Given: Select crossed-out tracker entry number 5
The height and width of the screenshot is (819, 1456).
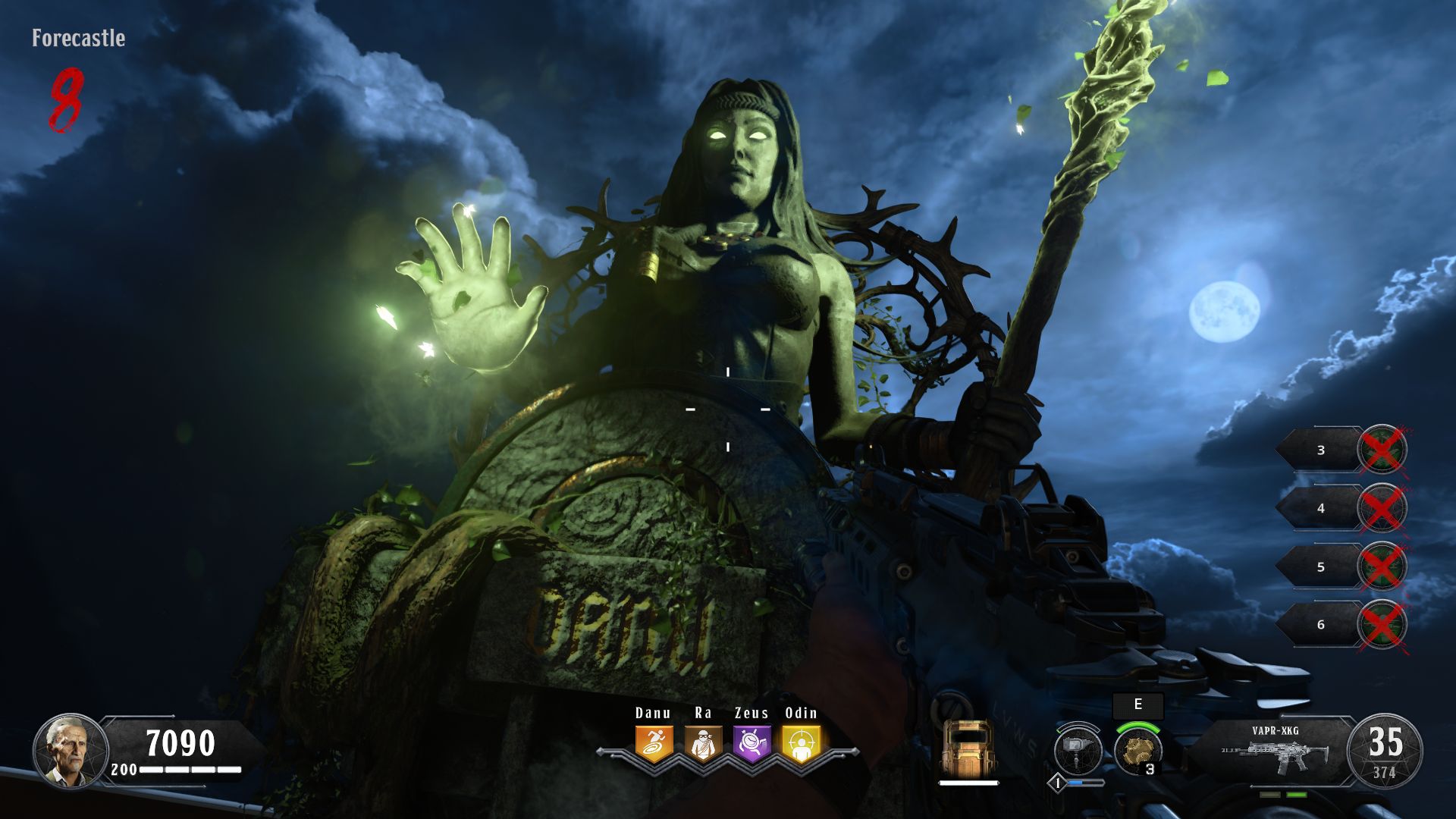Looking at the screenshot, I should [1342, 566].
